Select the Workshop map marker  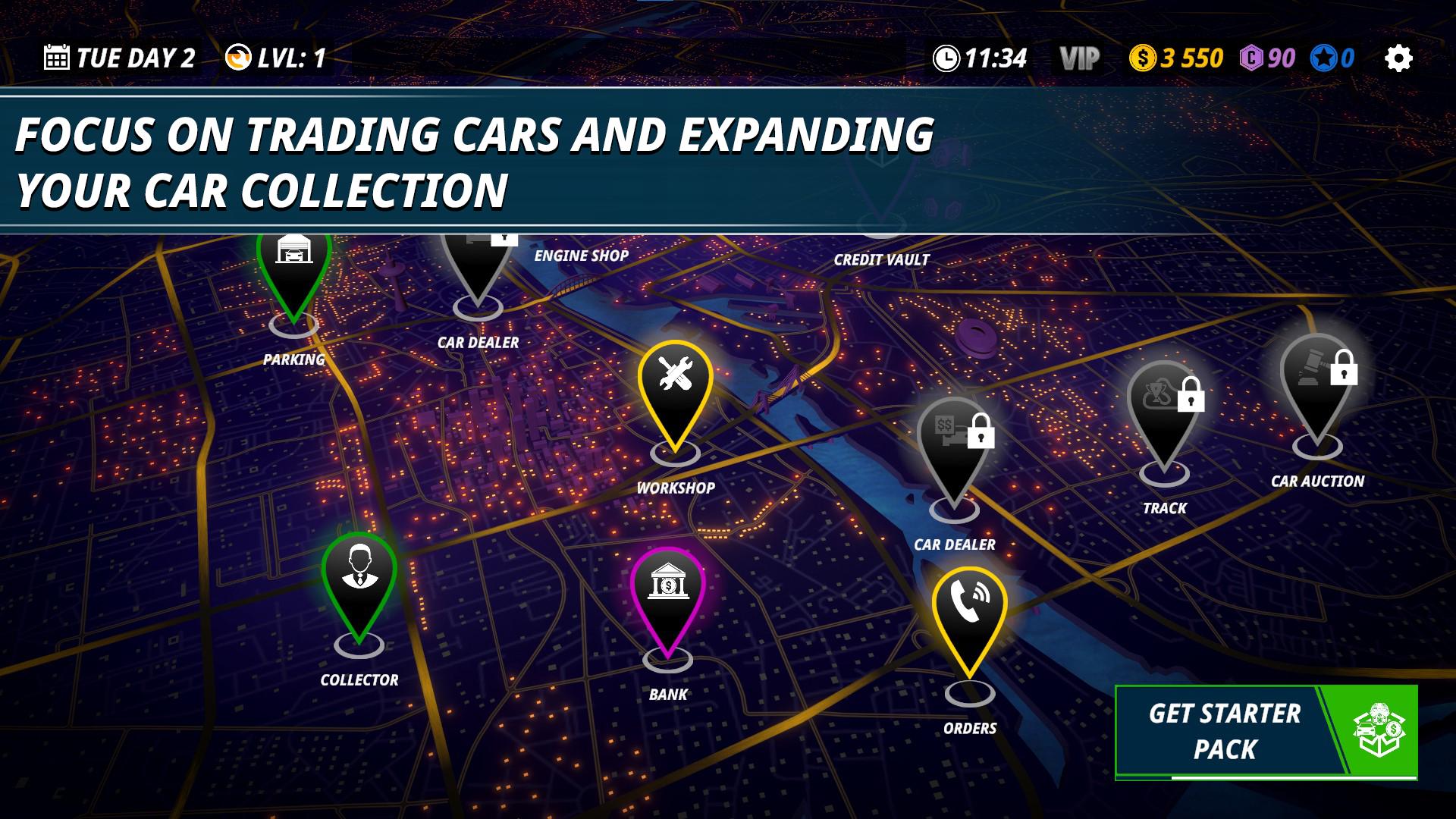coord(675,394)
